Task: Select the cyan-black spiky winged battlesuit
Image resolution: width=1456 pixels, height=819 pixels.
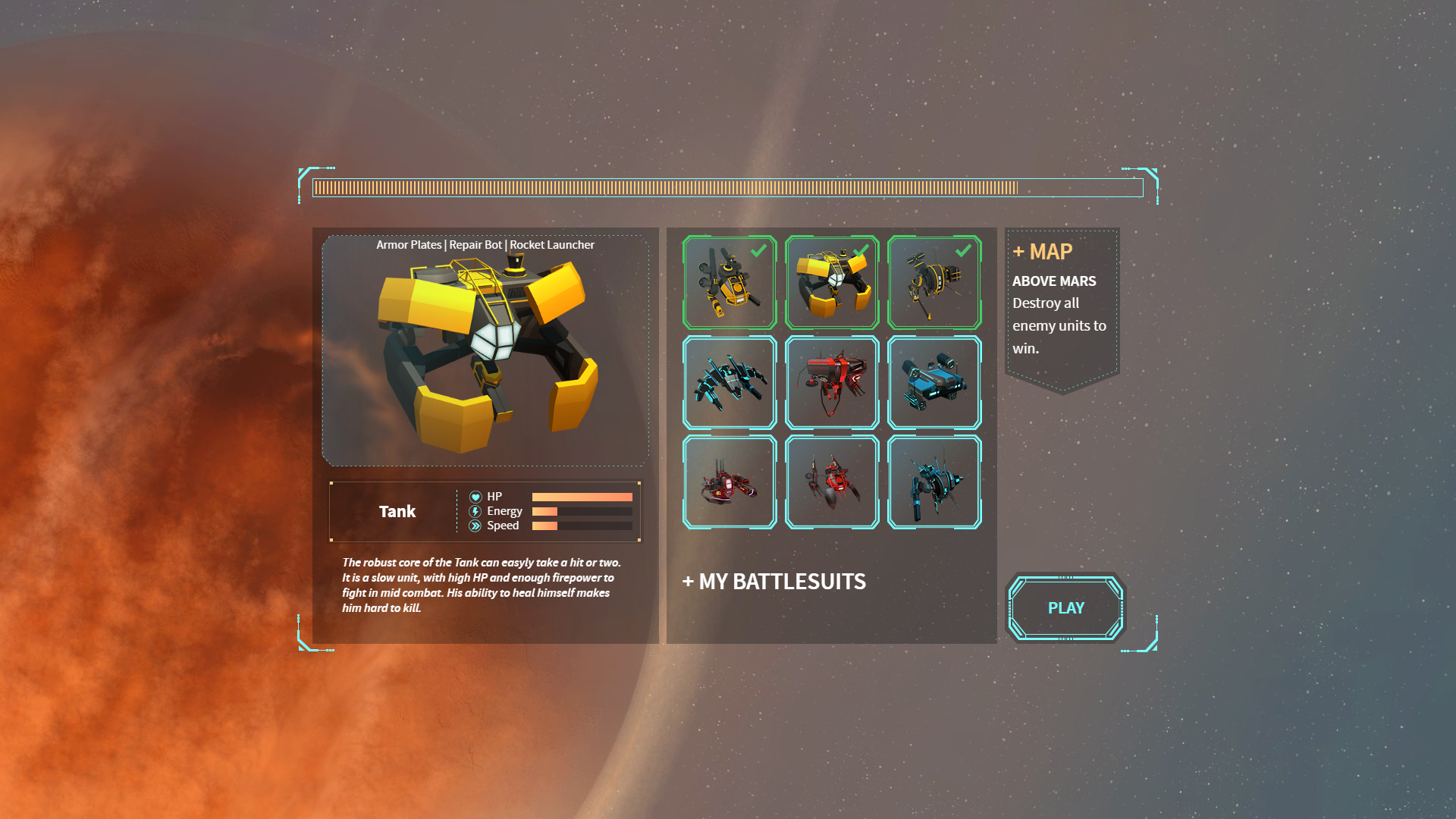Action: 730,382
